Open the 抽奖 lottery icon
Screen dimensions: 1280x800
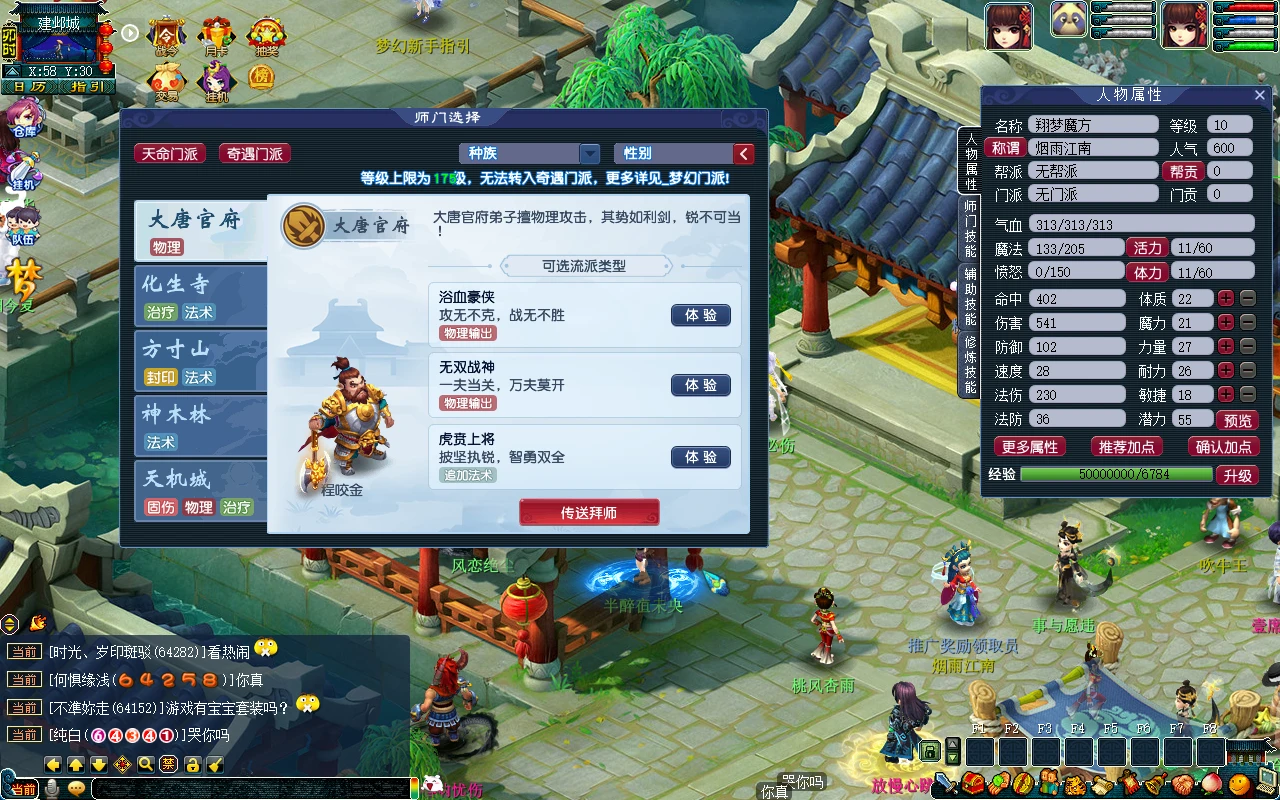pyautogui.click(x=266, y=34)
